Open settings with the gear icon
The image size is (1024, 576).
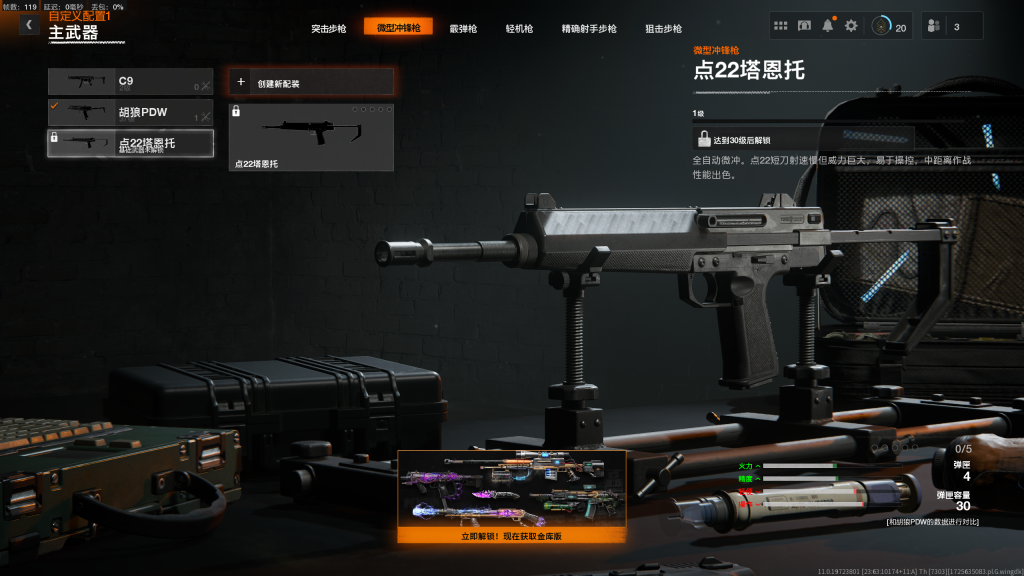click(851, 26)
